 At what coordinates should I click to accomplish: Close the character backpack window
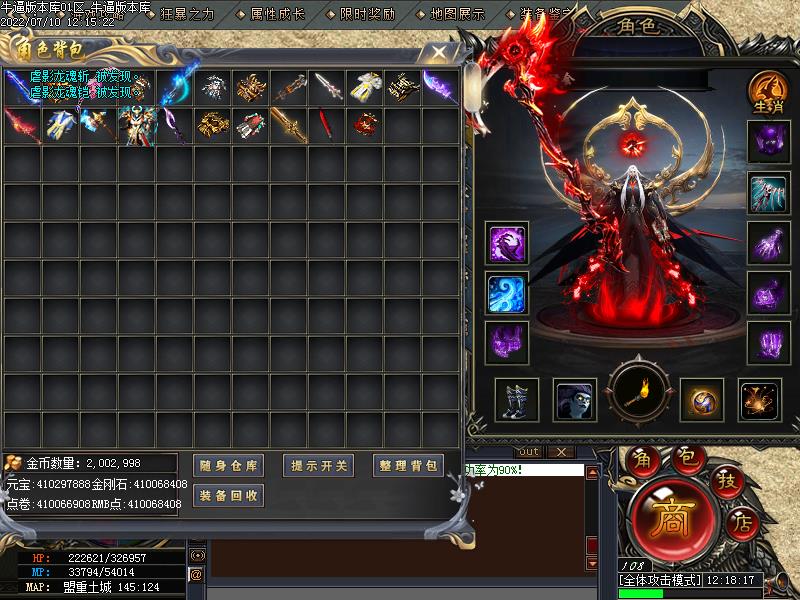click(437, 50)
